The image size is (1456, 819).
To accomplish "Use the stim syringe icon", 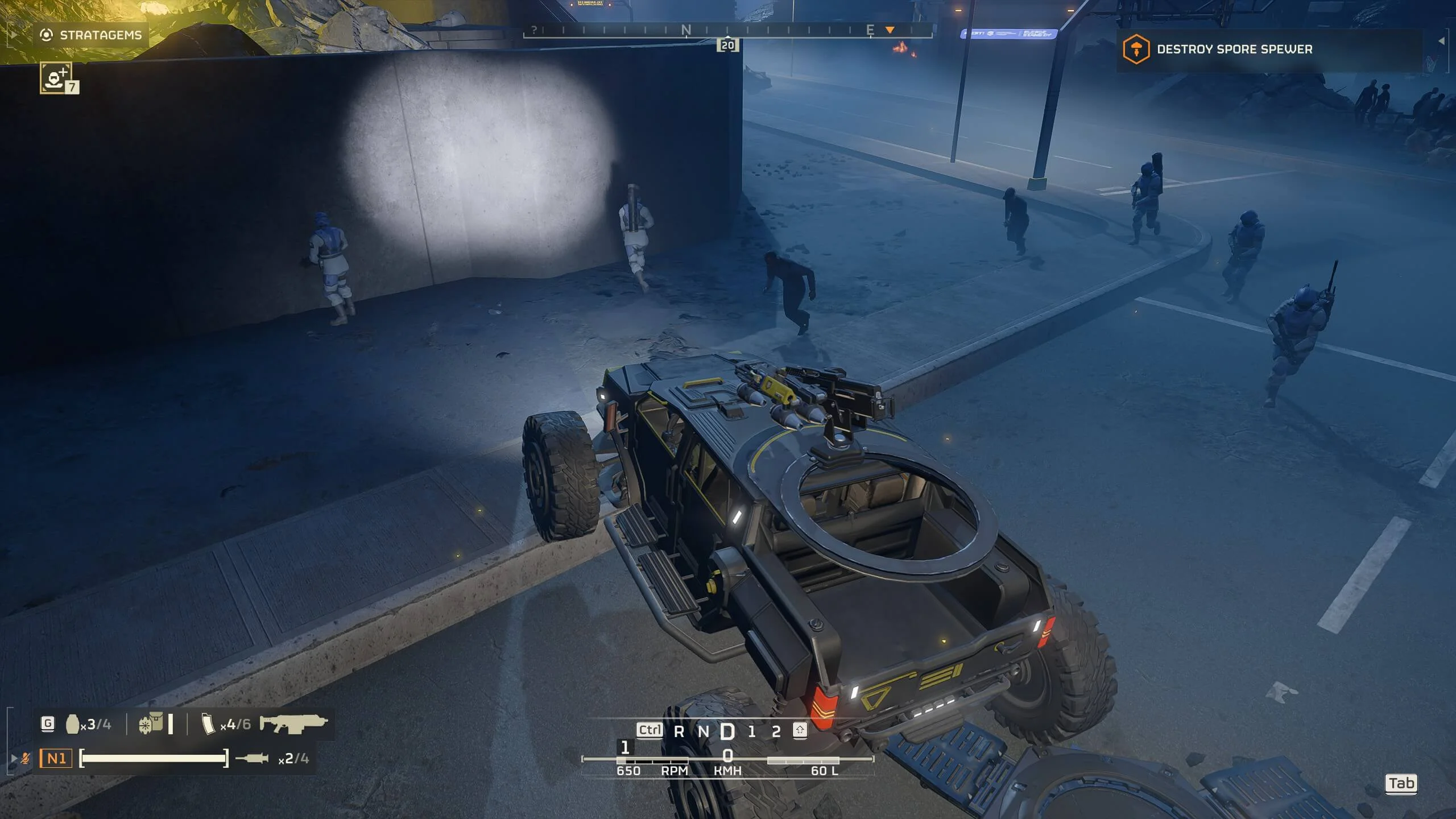I will pyautogui.click(x=252, y=758).
